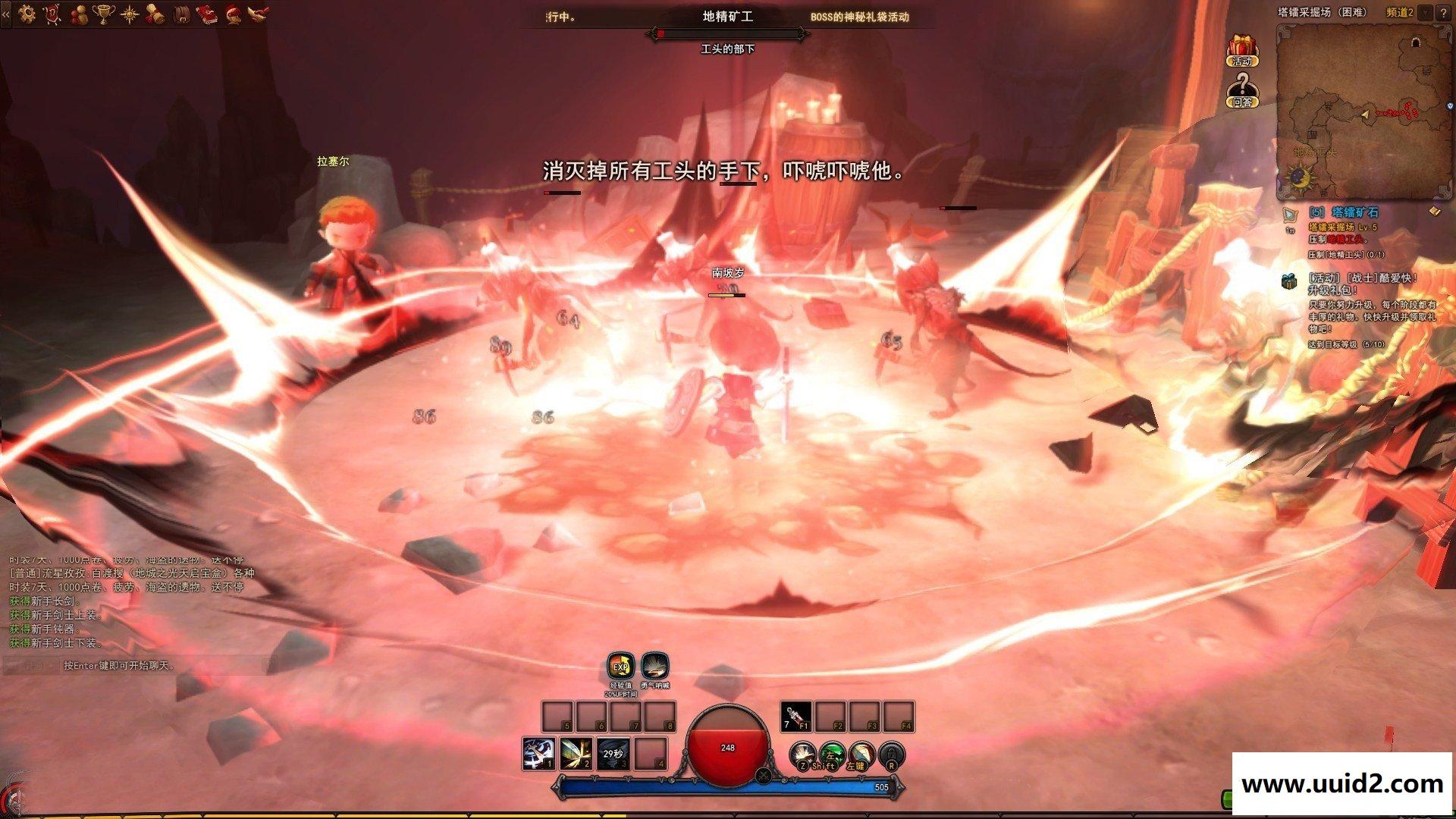Collapse the top-left menu bar arrows
Screen dimensions: 1456x819
[6, 14]
